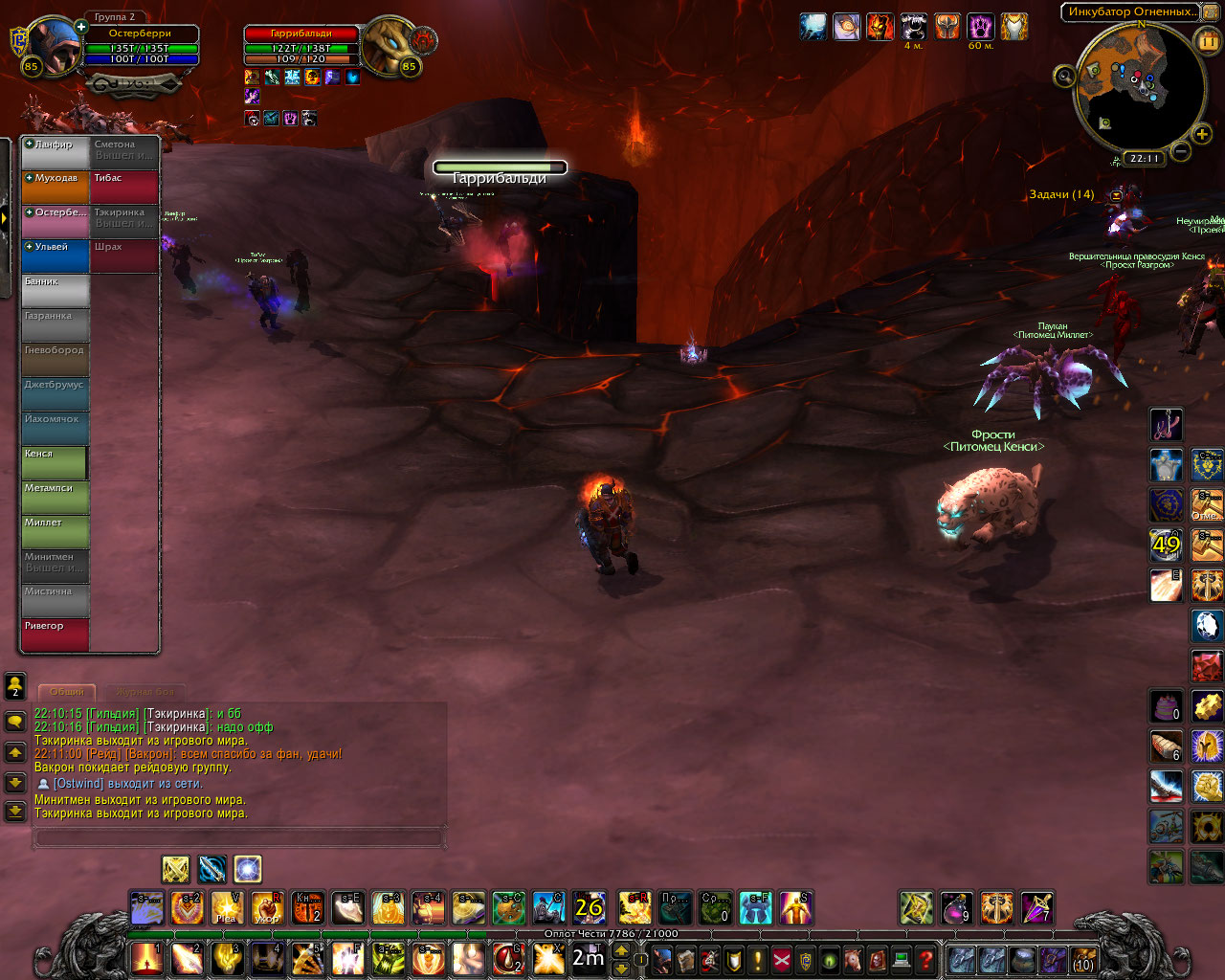Open the Журнал боя combat log tab
This screenshot has width=1225, height=980.
coord(145,691)
